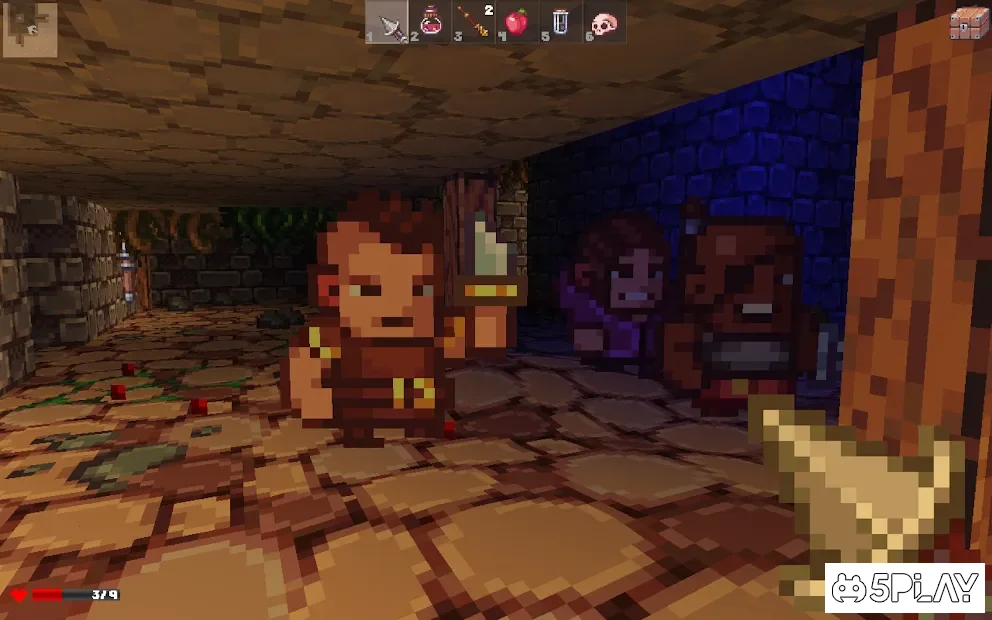Viewport: 992px width, 620px height.
Task: Select the empty glass vial slot
Action: coord(560,22)
